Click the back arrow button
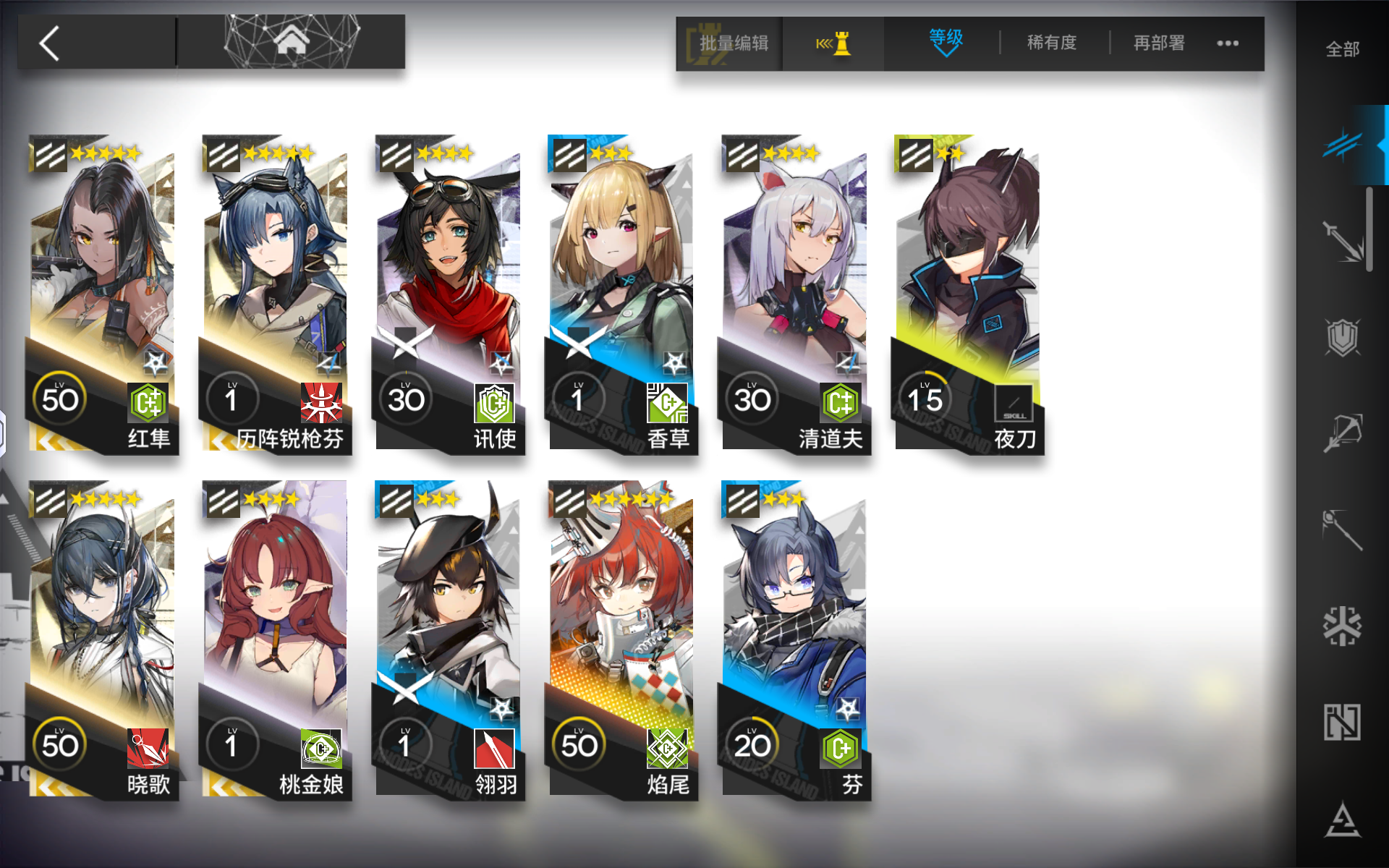The image size is (1389, 868). 48,41
